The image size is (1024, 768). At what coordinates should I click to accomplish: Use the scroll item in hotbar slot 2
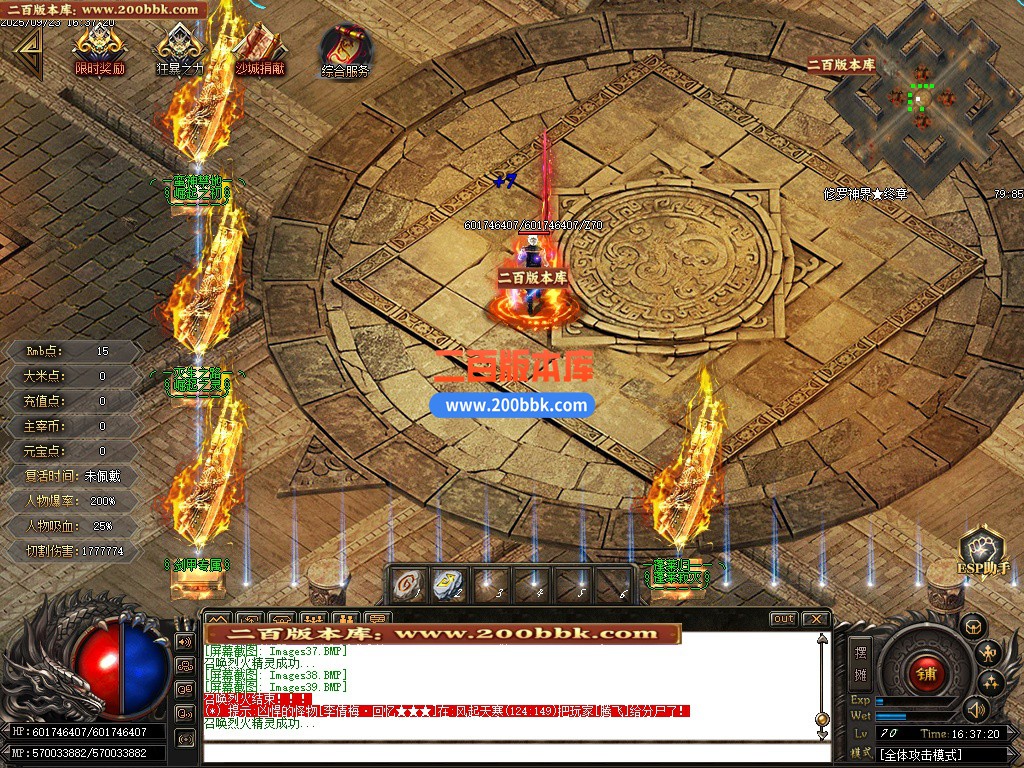[446, 583]
